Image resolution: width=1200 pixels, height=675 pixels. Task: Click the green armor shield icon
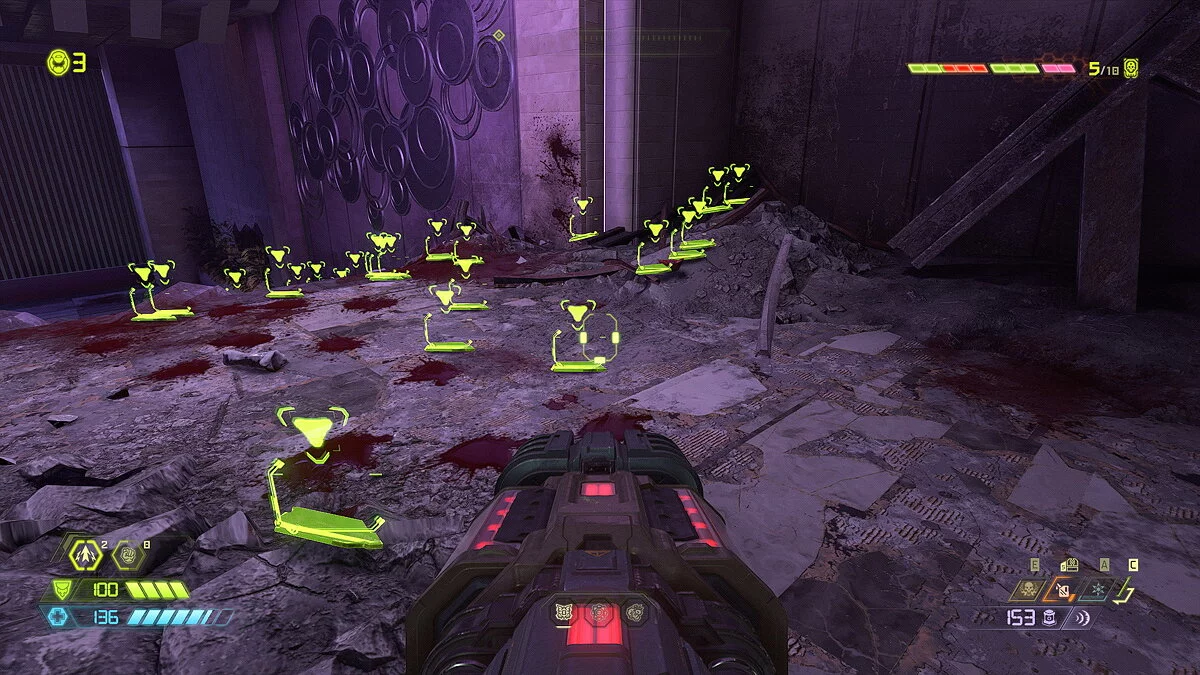pos(62,590)
